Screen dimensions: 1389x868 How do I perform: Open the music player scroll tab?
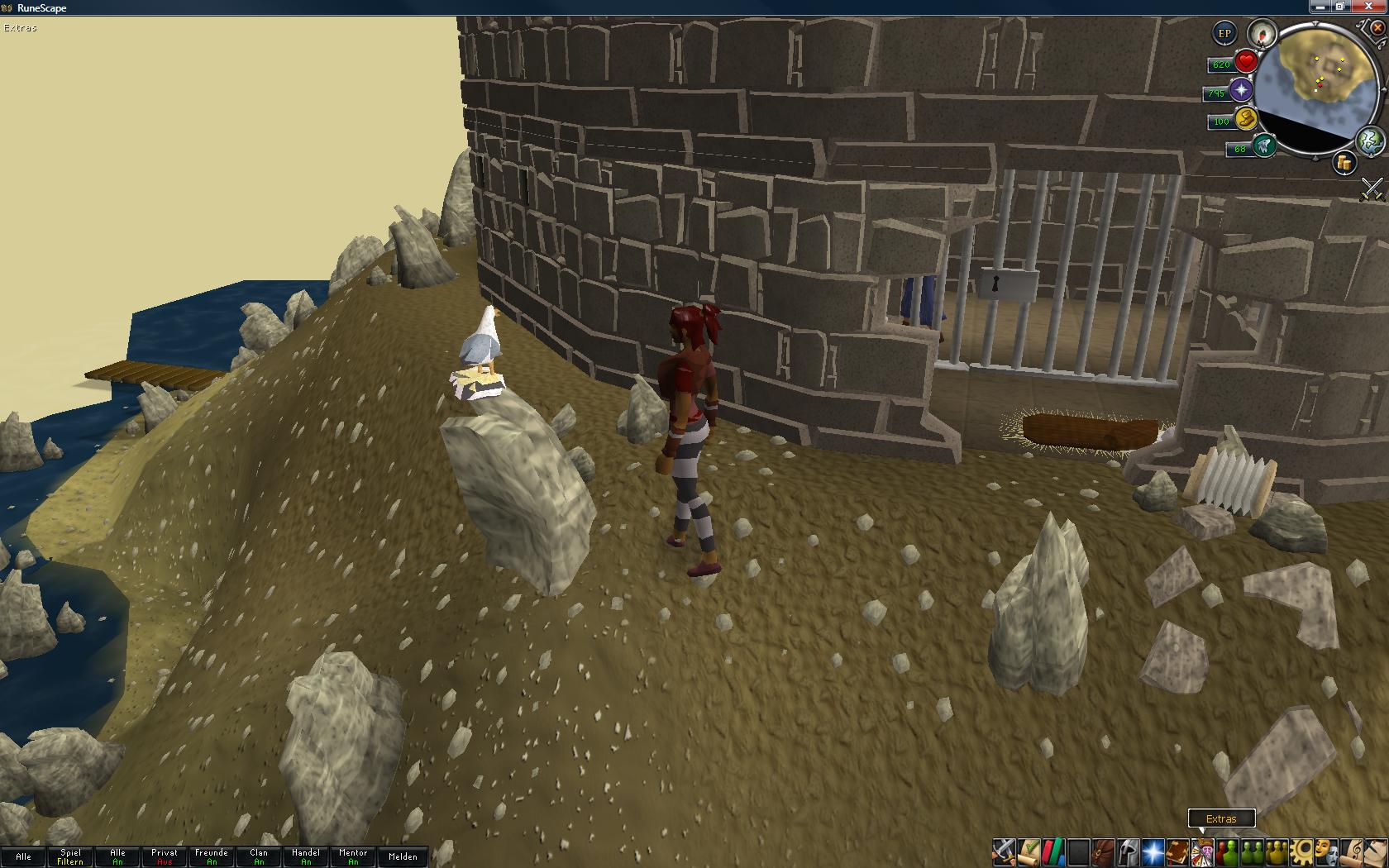click(1351, 851)
